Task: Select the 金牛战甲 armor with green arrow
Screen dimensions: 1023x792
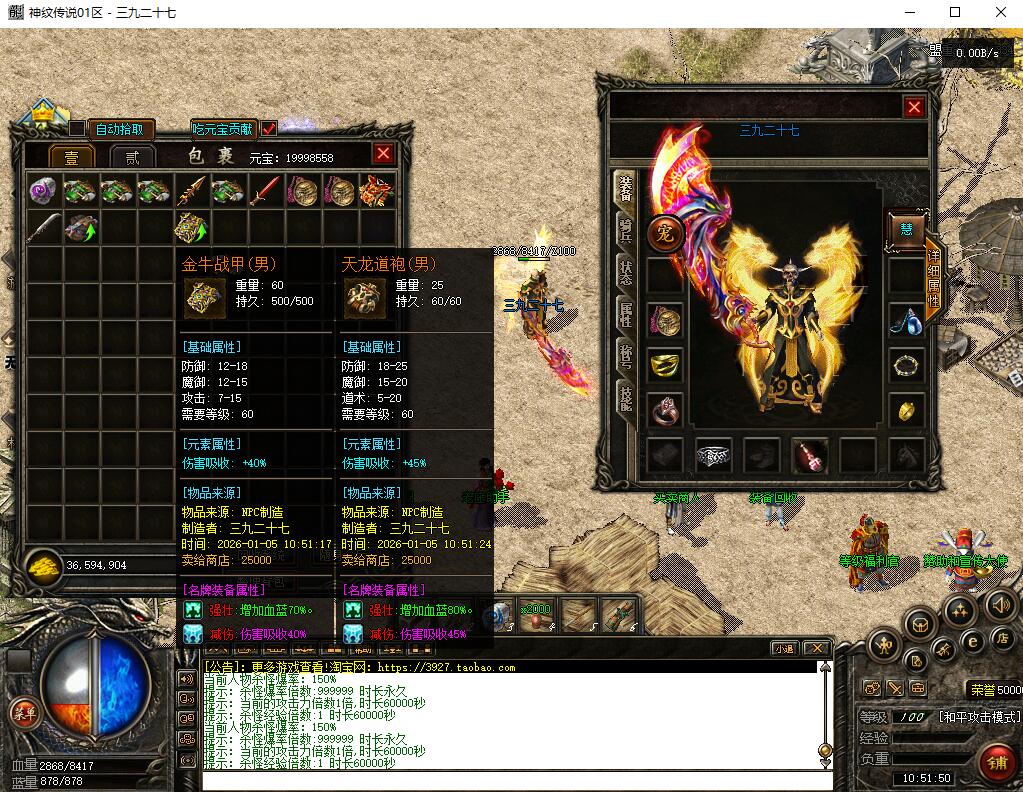Action: [x=191, y=228]
